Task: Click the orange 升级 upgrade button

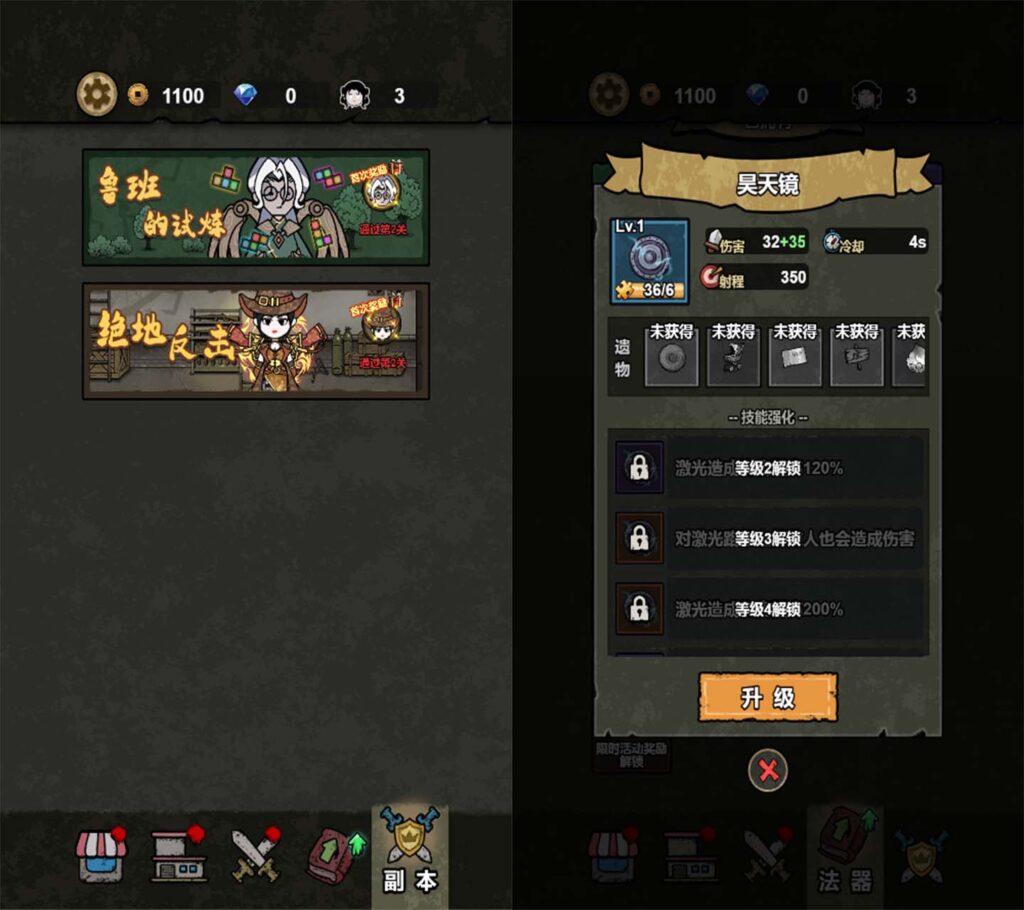Action: tap(767, 697)
